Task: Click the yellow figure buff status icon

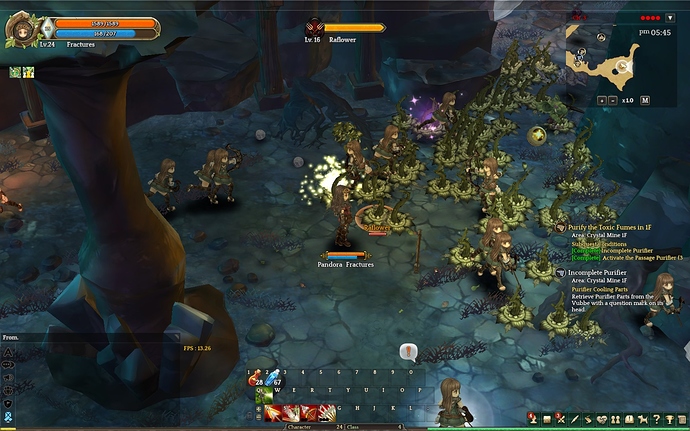Action: 28,72
